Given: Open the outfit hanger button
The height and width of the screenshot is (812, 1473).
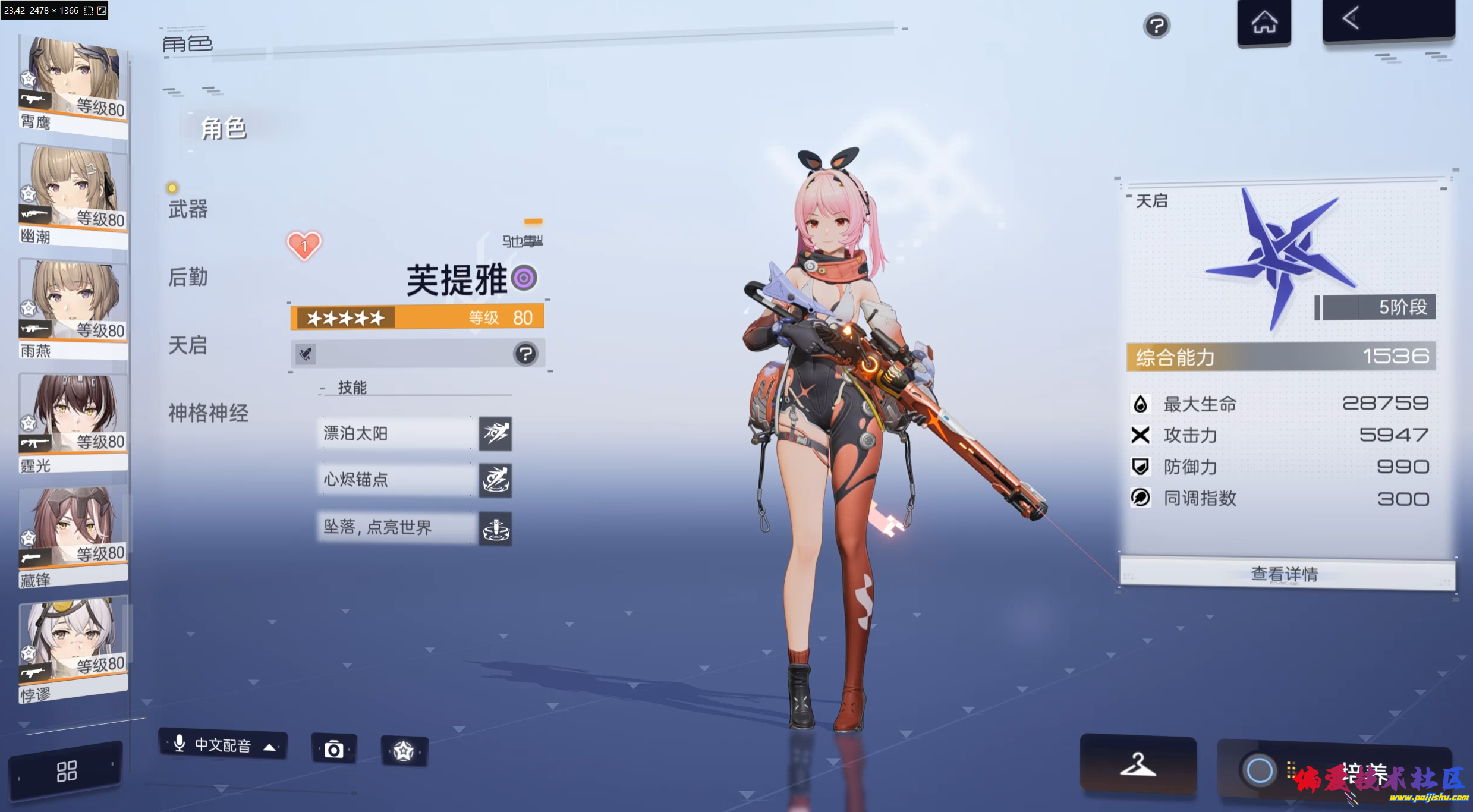Looking at the screenshot, I should pos(1138,764).
